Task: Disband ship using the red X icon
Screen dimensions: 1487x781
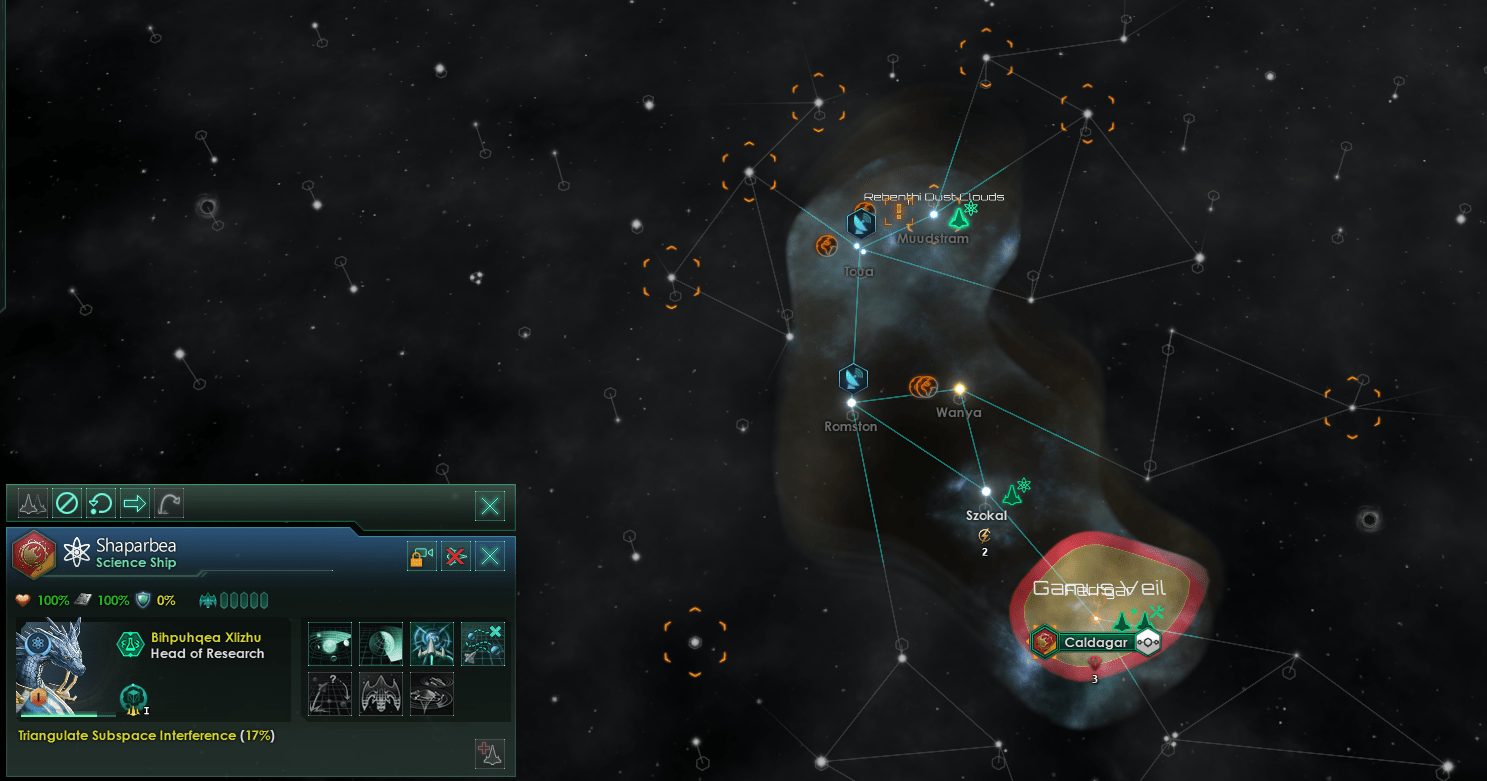Action: (x=456, y=556)
